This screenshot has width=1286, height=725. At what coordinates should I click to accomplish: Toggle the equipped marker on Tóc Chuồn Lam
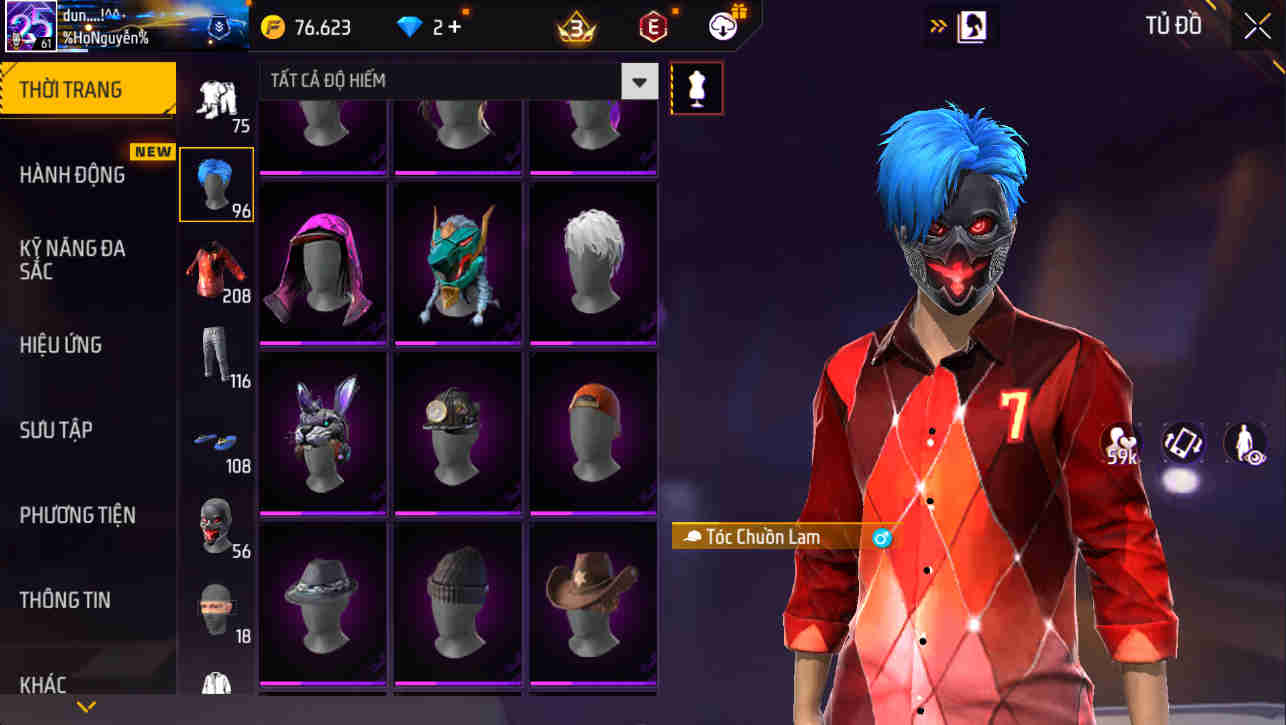click(879, 537)
